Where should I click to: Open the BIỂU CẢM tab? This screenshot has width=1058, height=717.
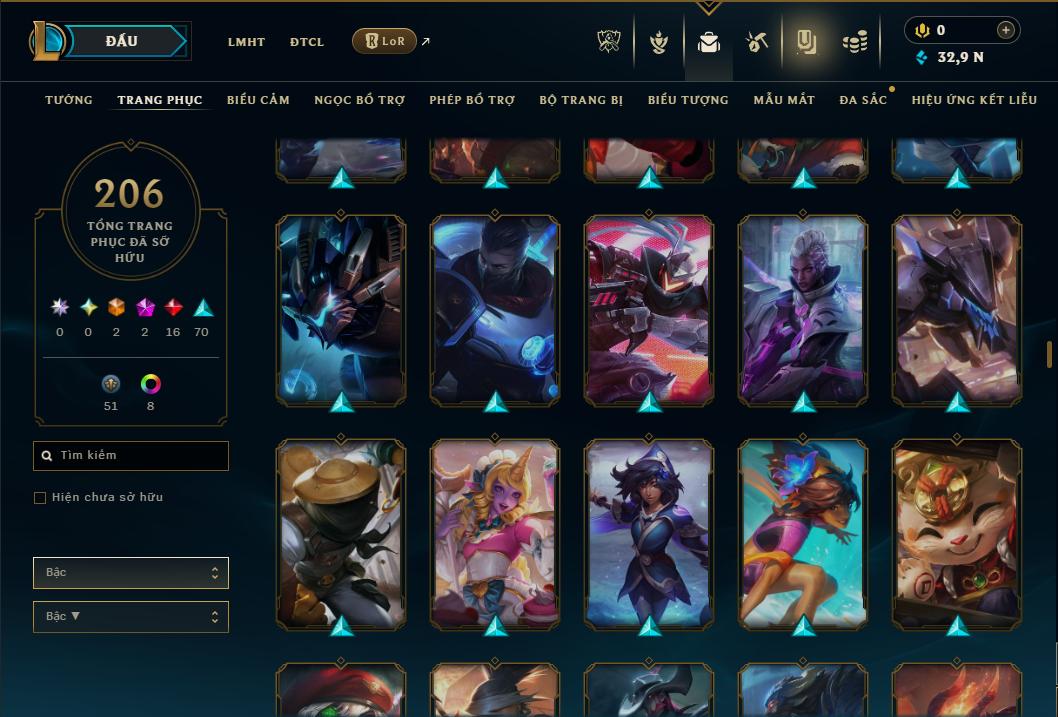click(258, 100)
